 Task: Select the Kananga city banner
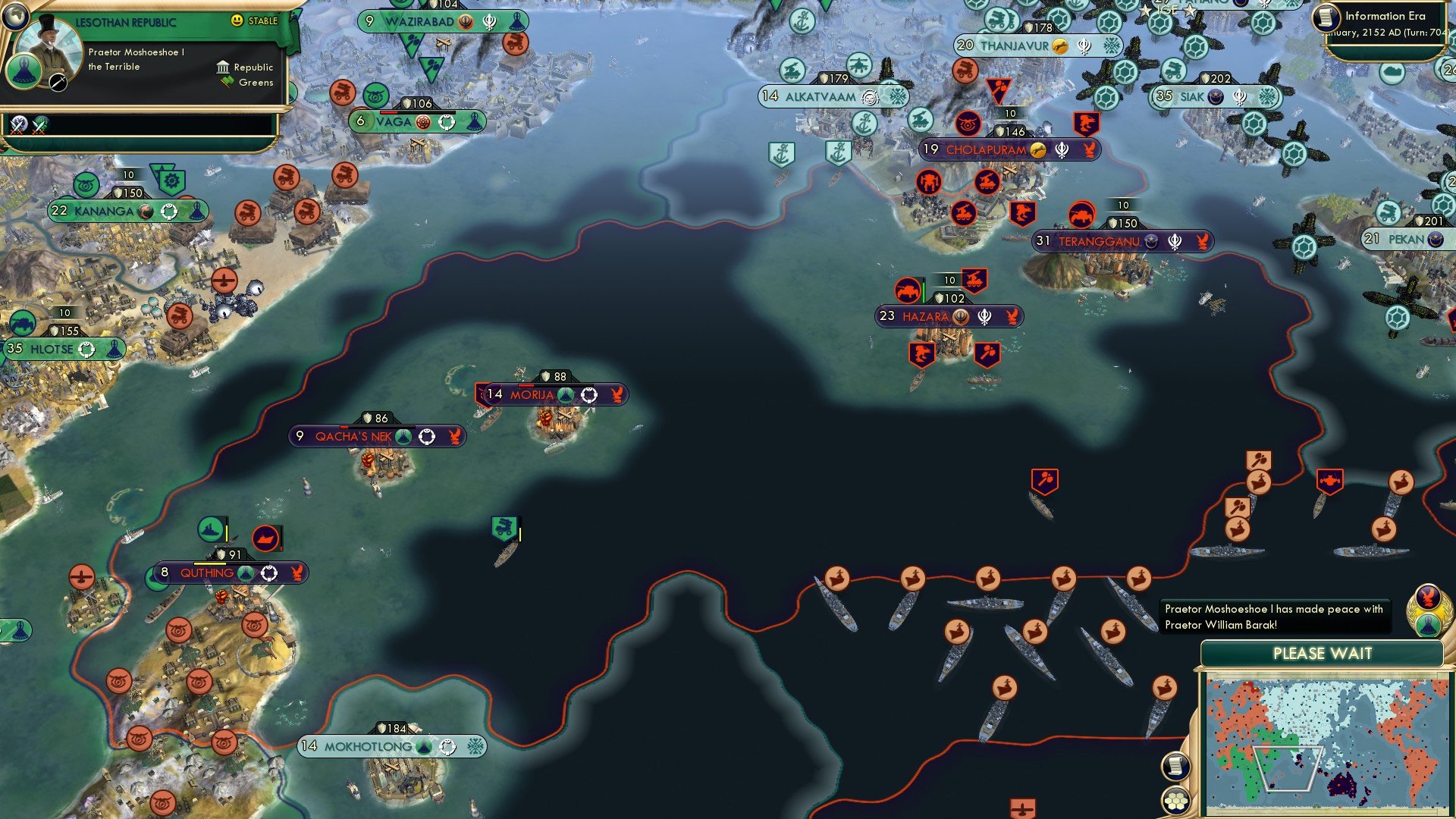click(128, 210)
